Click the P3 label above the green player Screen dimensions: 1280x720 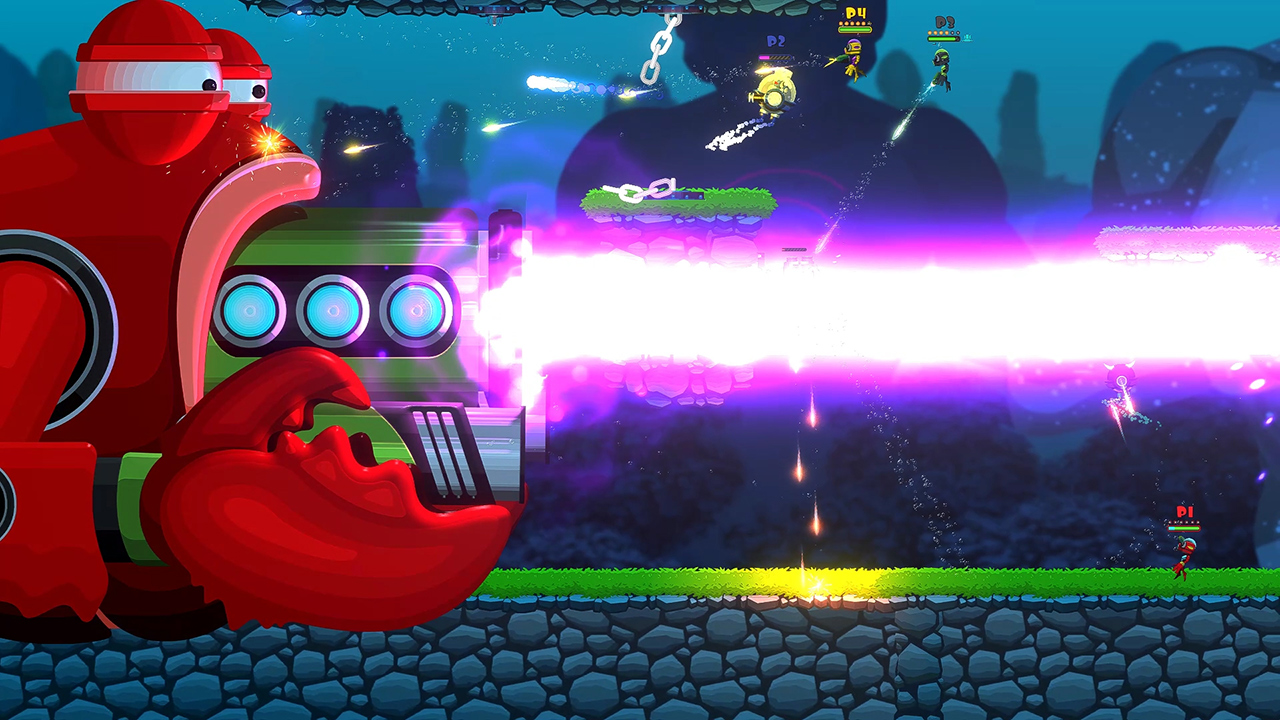click(x=944, y=21)
